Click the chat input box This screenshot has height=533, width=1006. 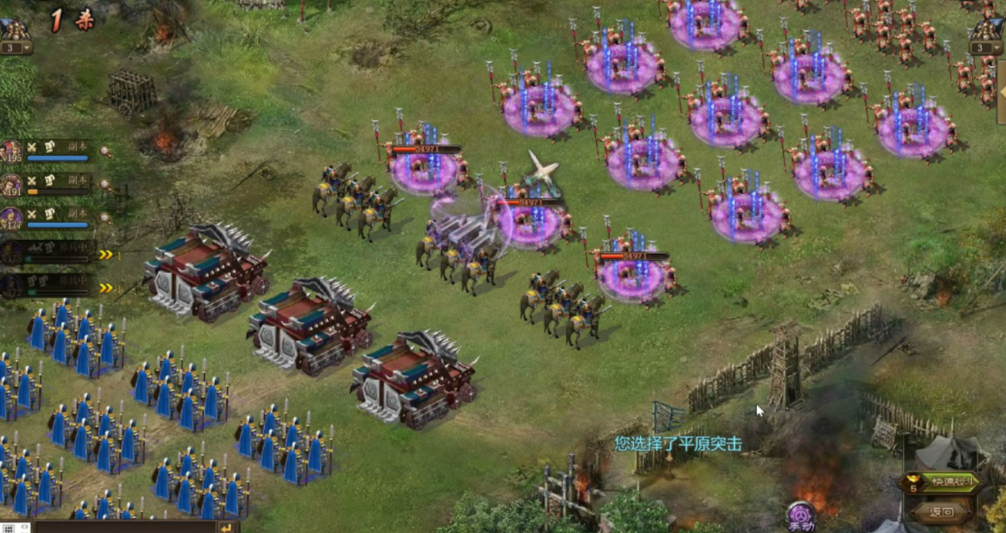[x=125, y=527]
